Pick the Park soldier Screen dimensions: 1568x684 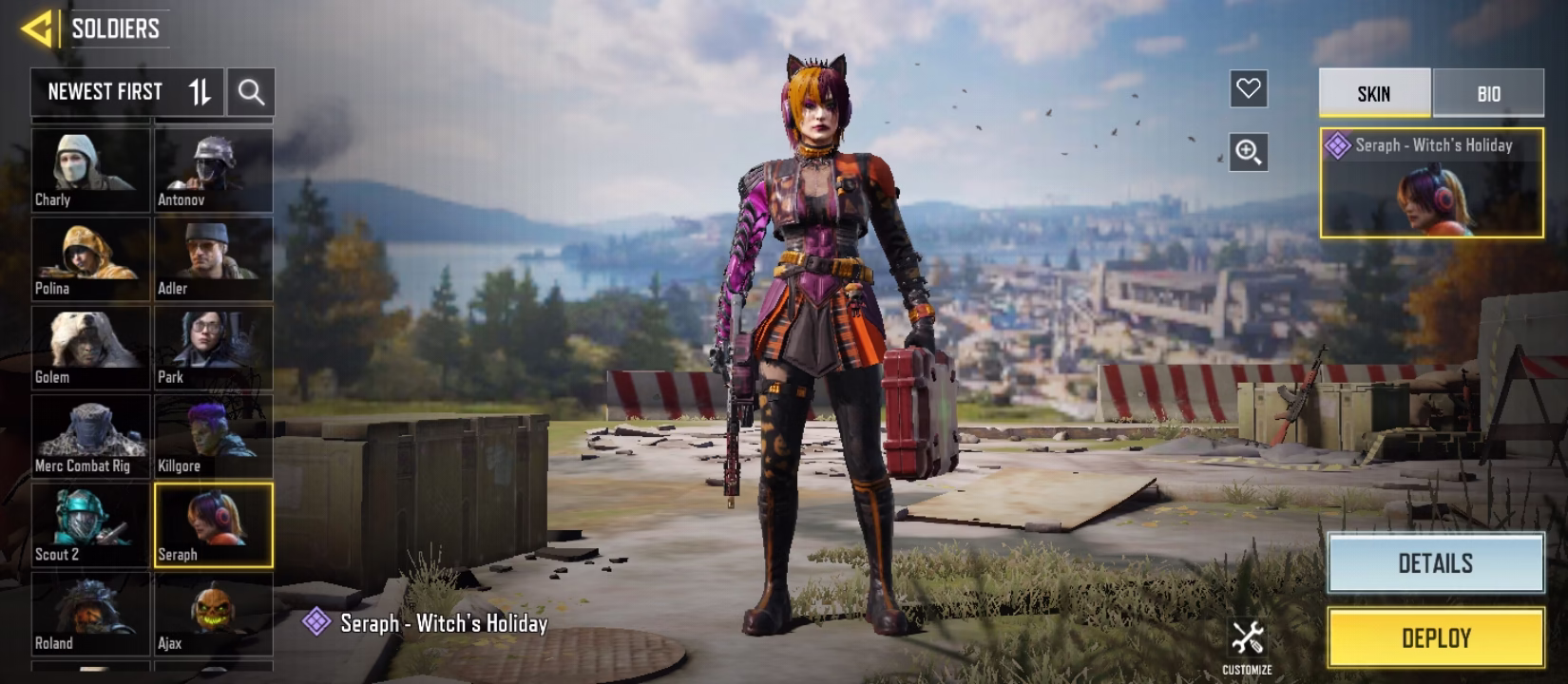tap(214, 347)
